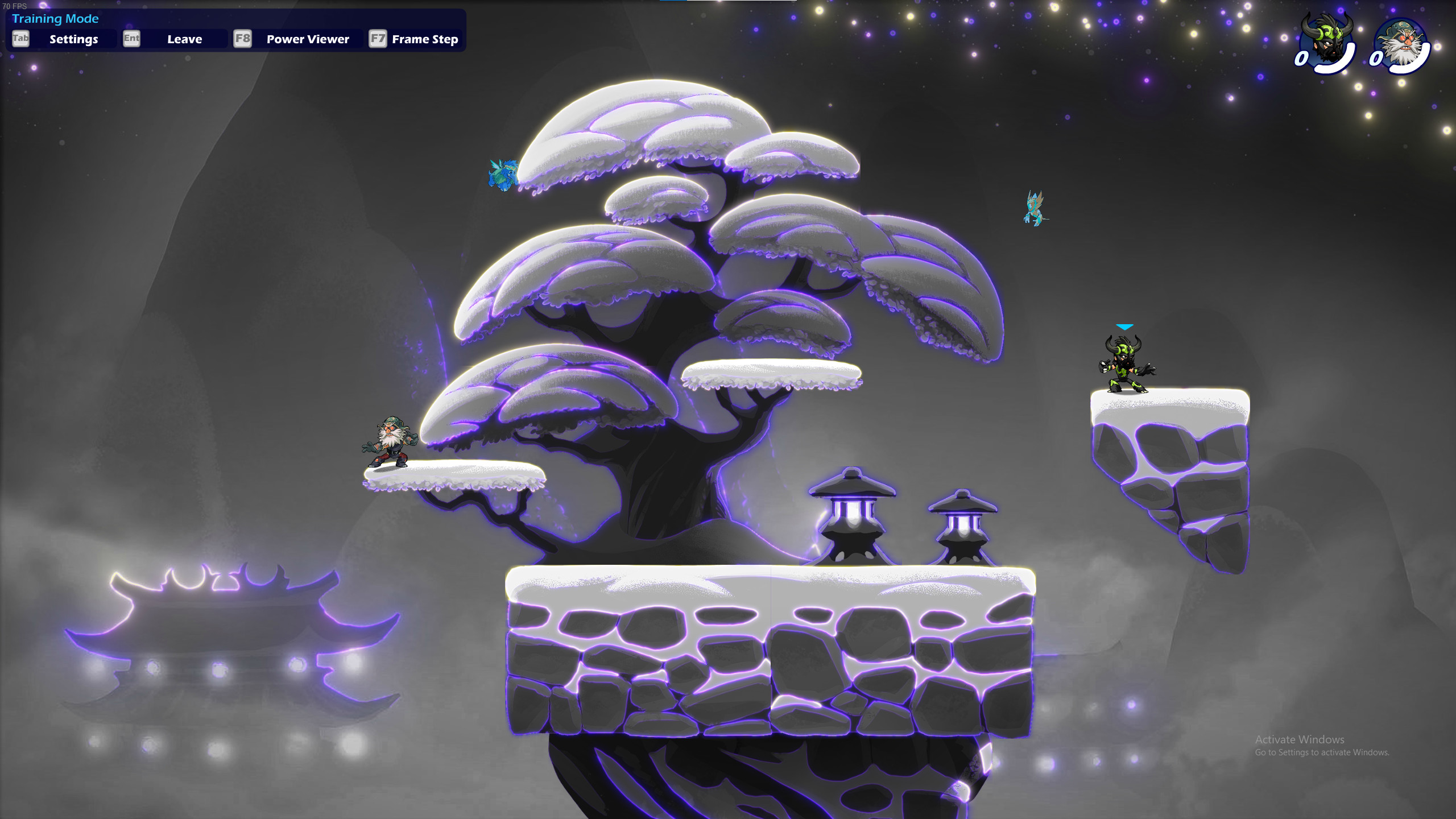Open the Training Mode Settings
Screen dimensions: 1456x819
click(73, 39)
